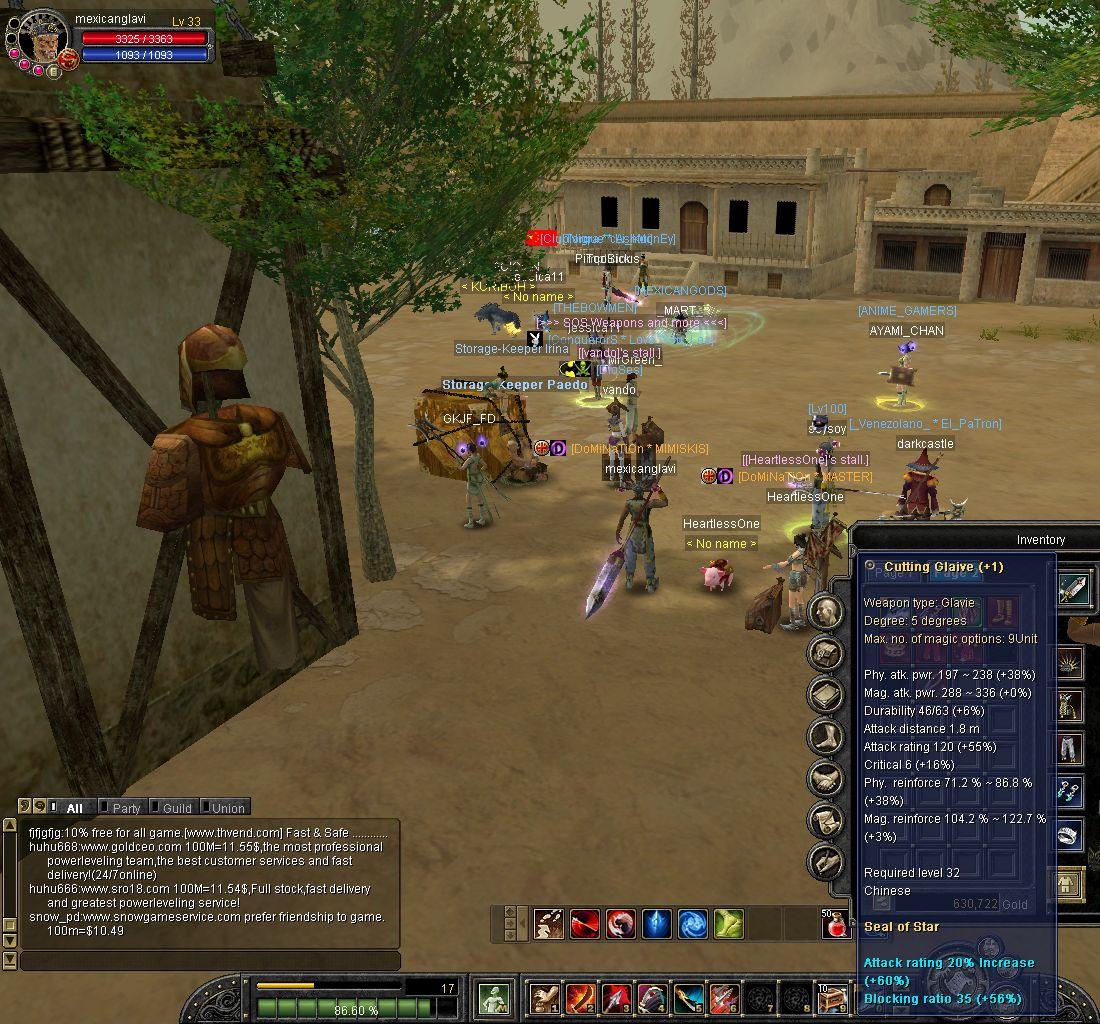Select the foot action menu icon
This screenshot has width=1100, height=1024.
[826, 737]
